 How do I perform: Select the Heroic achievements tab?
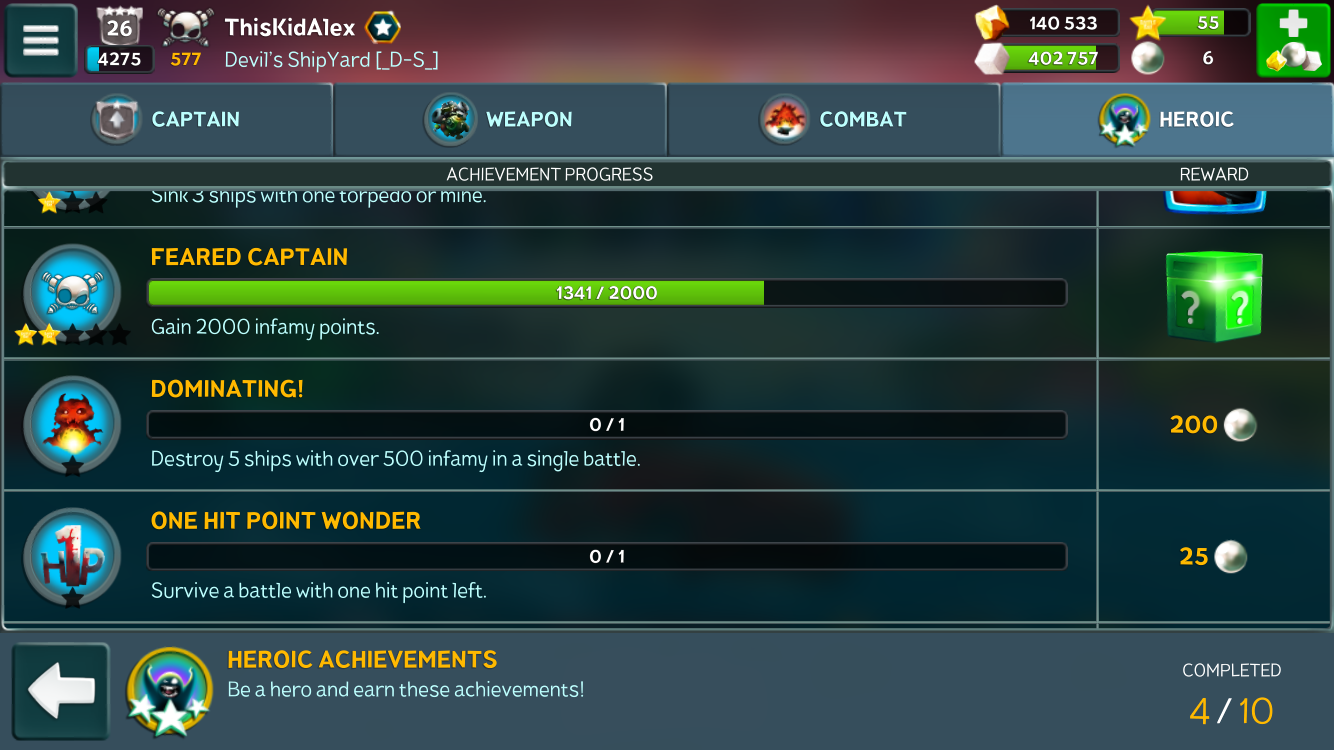click(x=1166, y=119)
